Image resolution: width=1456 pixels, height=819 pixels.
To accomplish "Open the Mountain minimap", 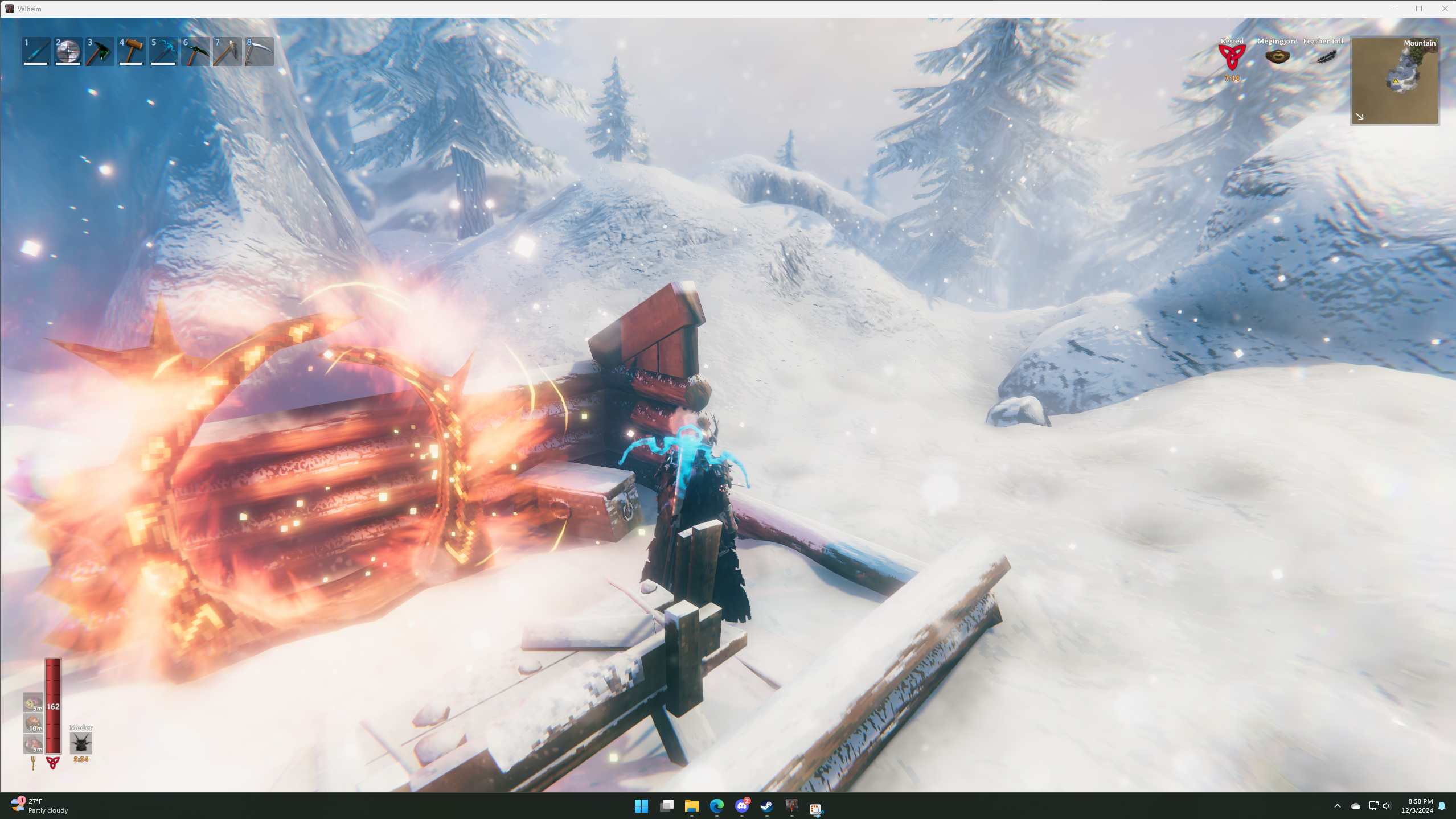I will tap(1395, 81).
